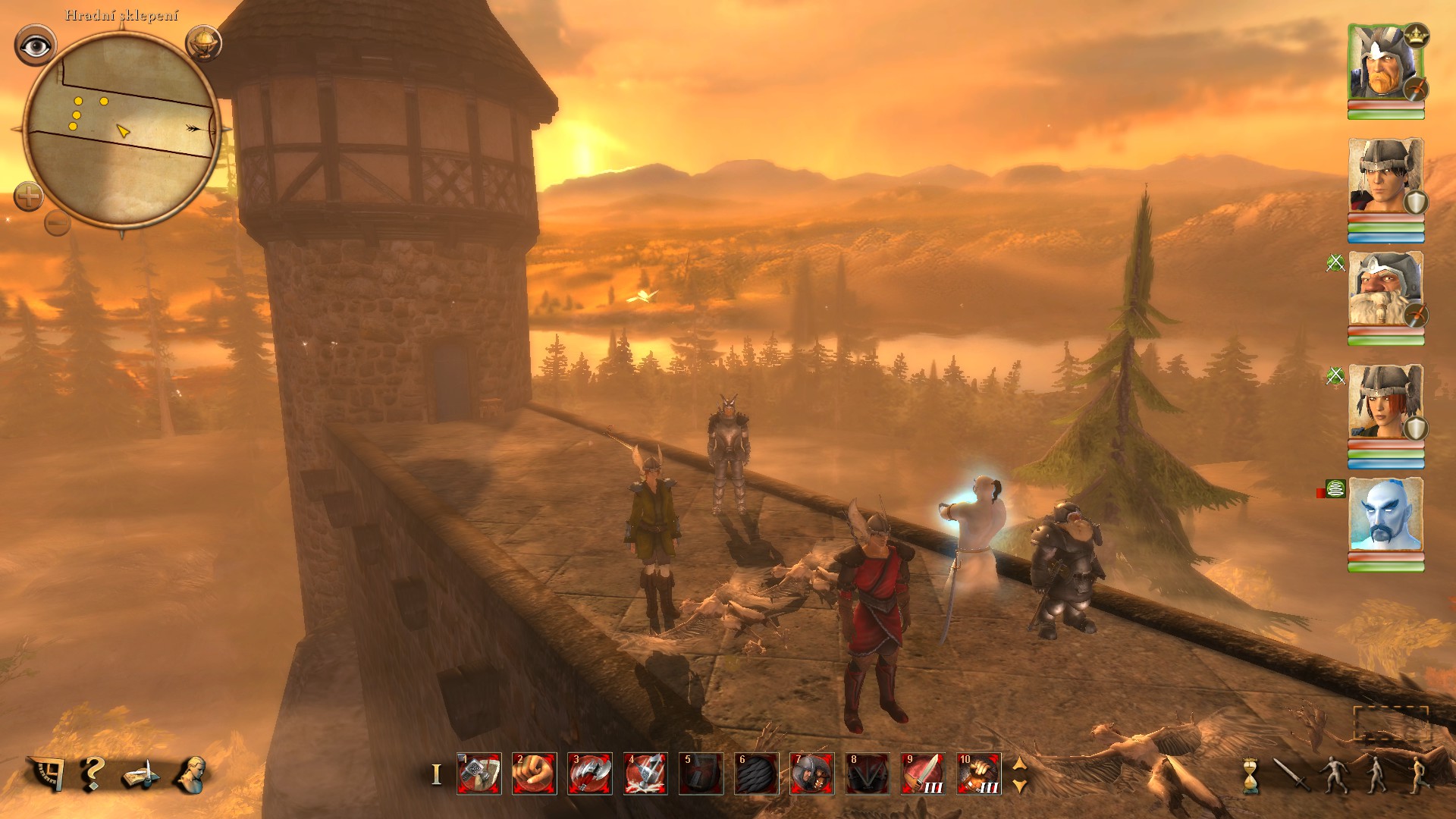Choose the white-bearded dwarf portrait
Viewport: 1456px width, 819px height.
(1385, 290)
